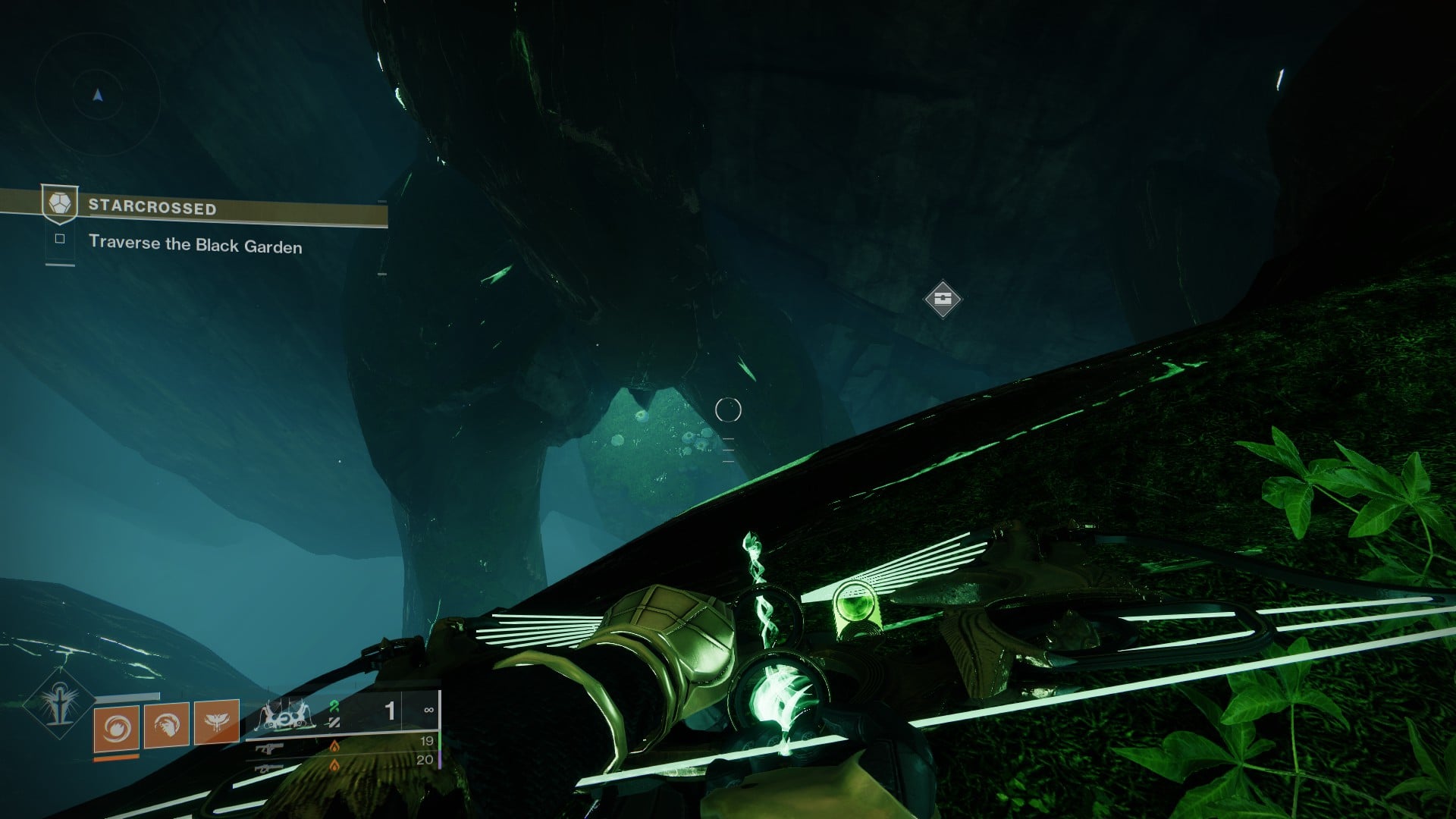Switch to the weapon with 19 ammo
This screenshot has height=819, width=1456.
pyautogui.click(x=270, y=748)
